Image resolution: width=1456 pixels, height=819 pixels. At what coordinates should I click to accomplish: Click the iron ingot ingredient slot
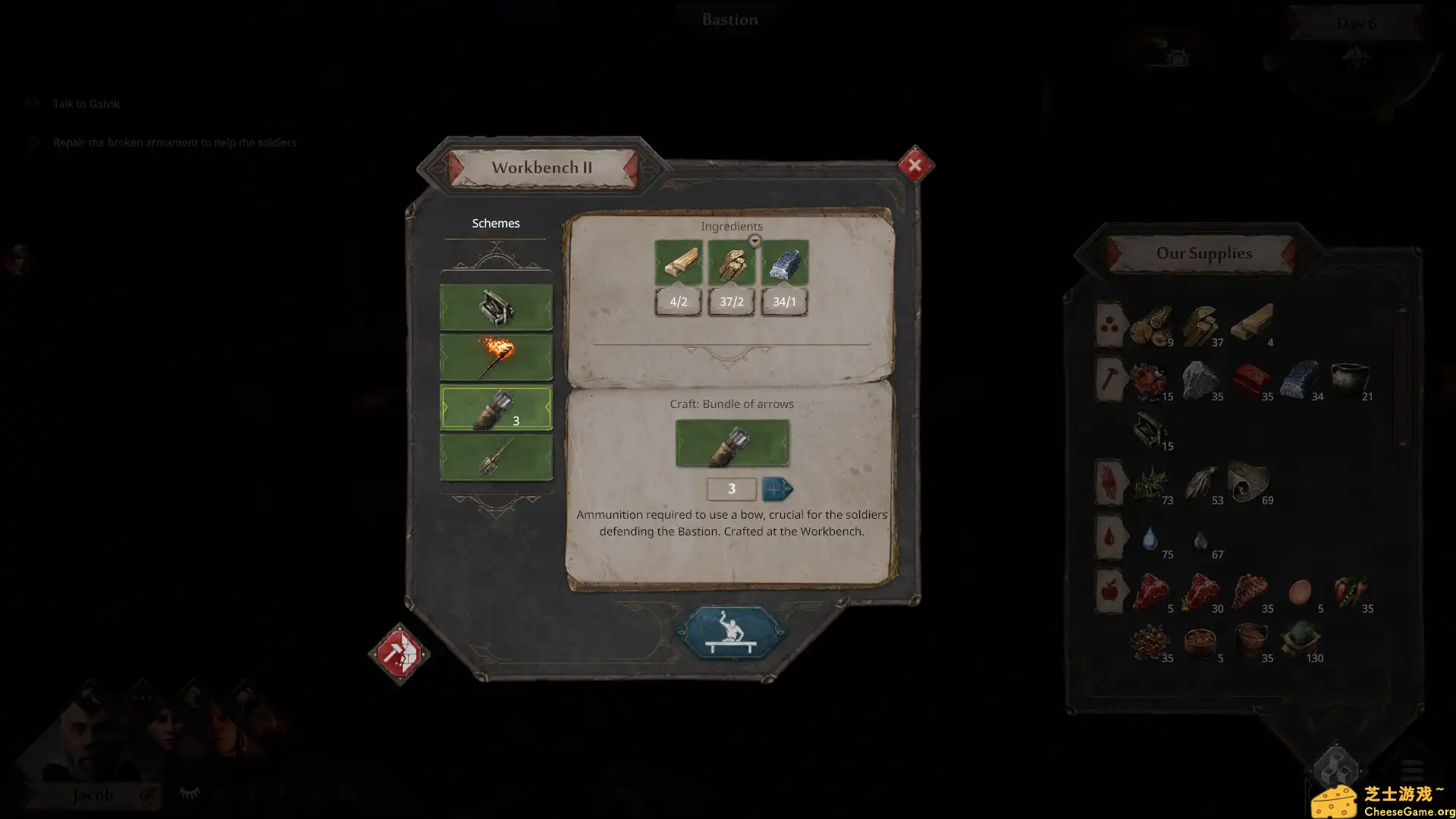[784, 262]
